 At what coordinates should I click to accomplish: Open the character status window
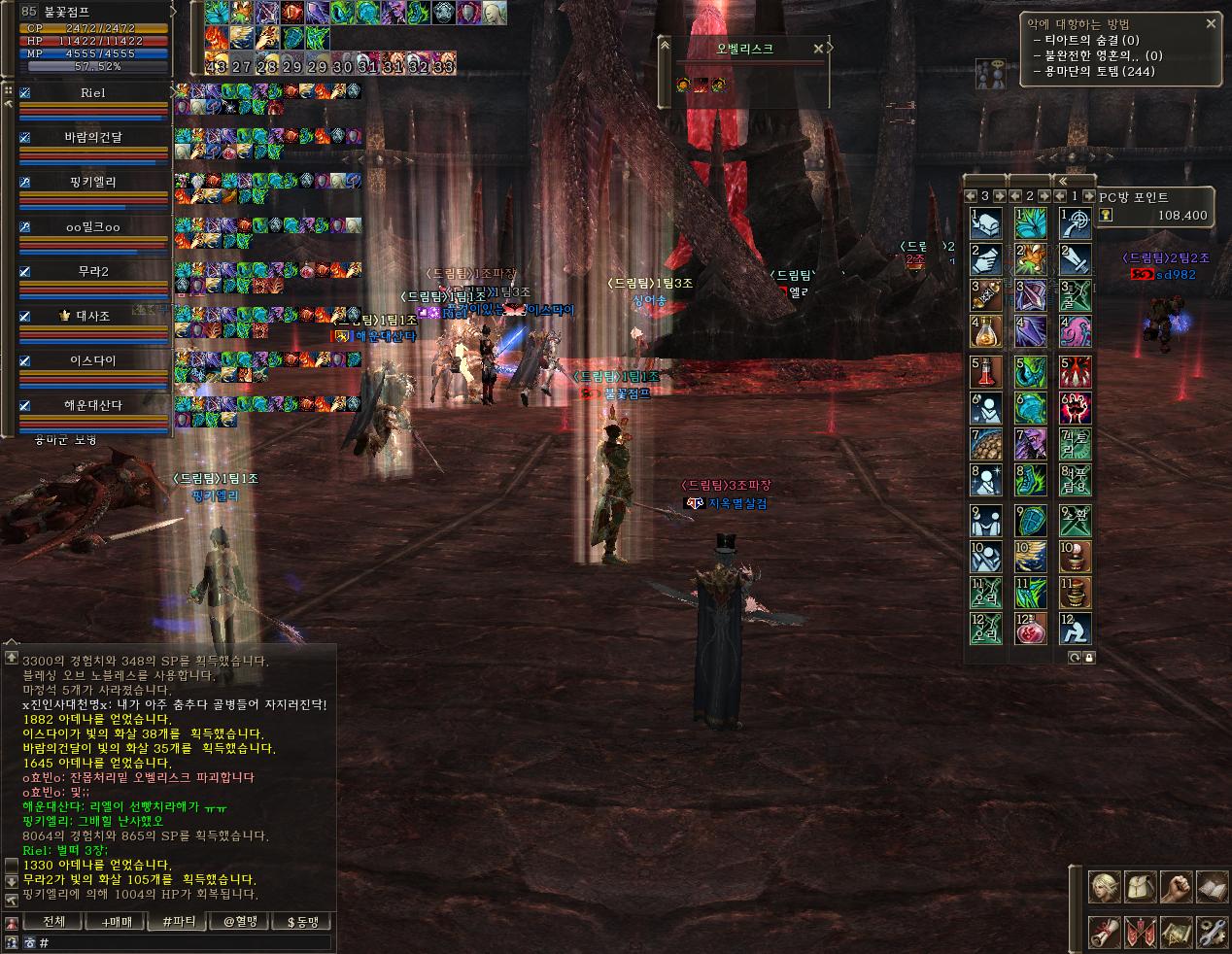coord(1104,886)
